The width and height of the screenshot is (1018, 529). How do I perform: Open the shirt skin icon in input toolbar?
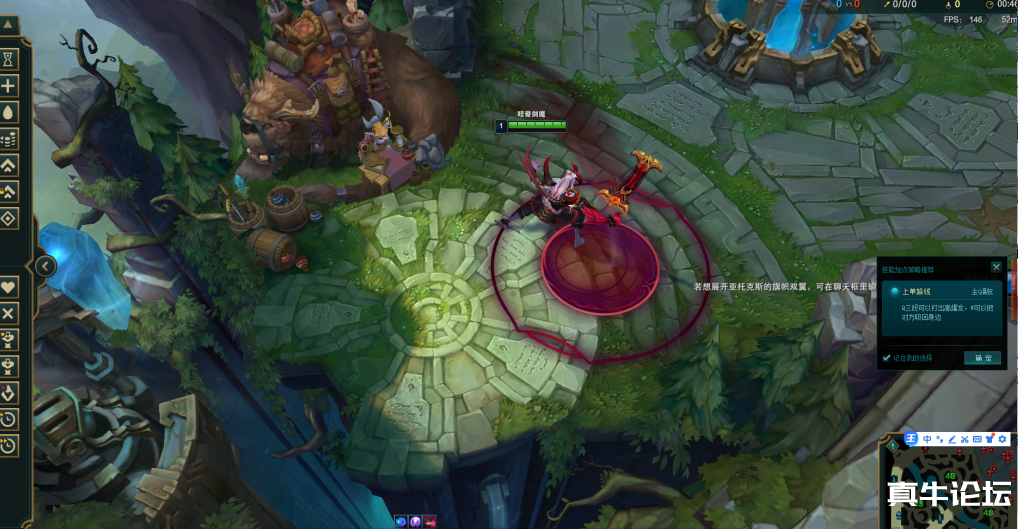991,439
